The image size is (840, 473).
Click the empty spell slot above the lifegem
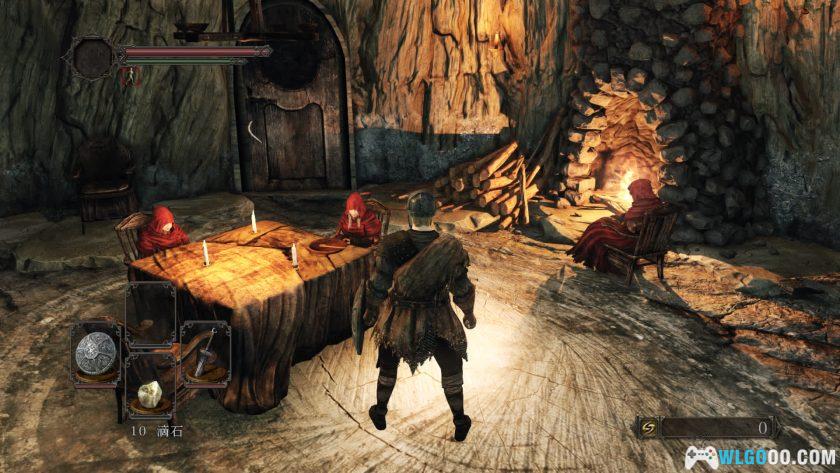click(x=151, y=313)
